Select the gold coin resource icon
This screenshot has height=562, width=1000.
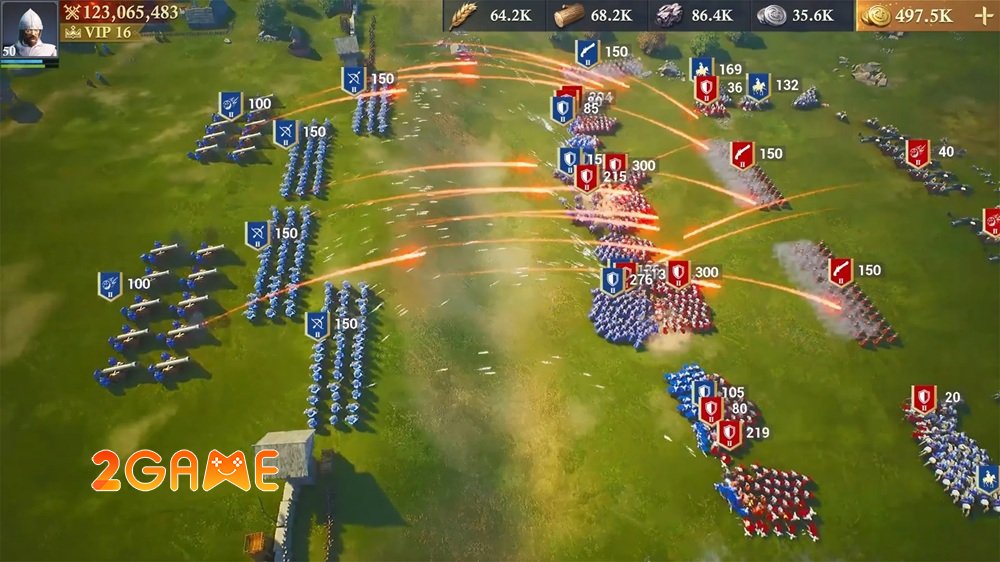point(876,15)
